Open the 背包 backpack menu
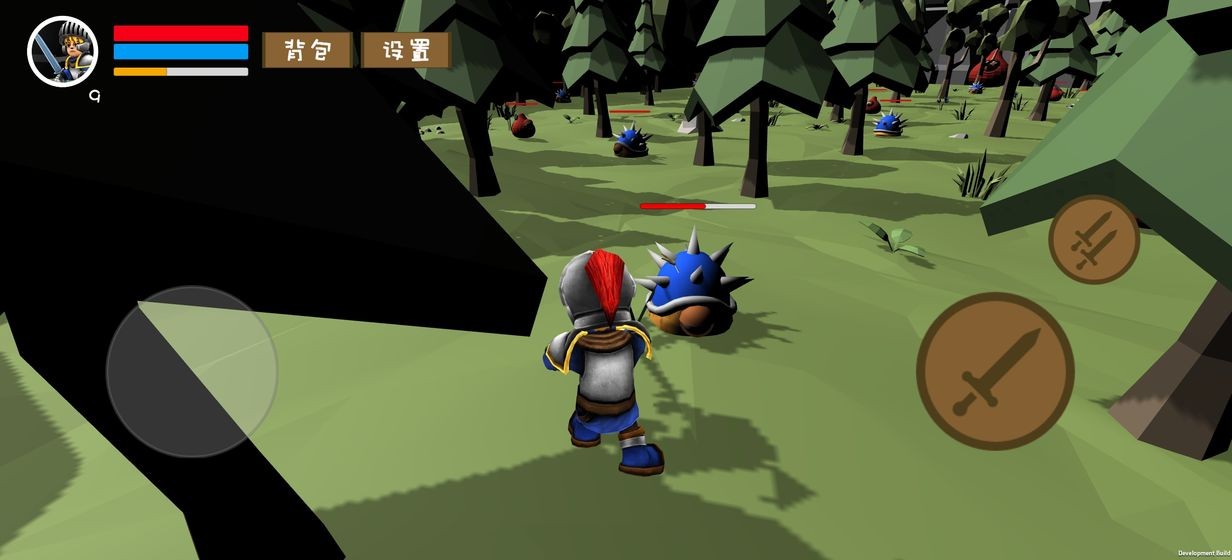Screen dimensions: 1232x560 [307, 50]
